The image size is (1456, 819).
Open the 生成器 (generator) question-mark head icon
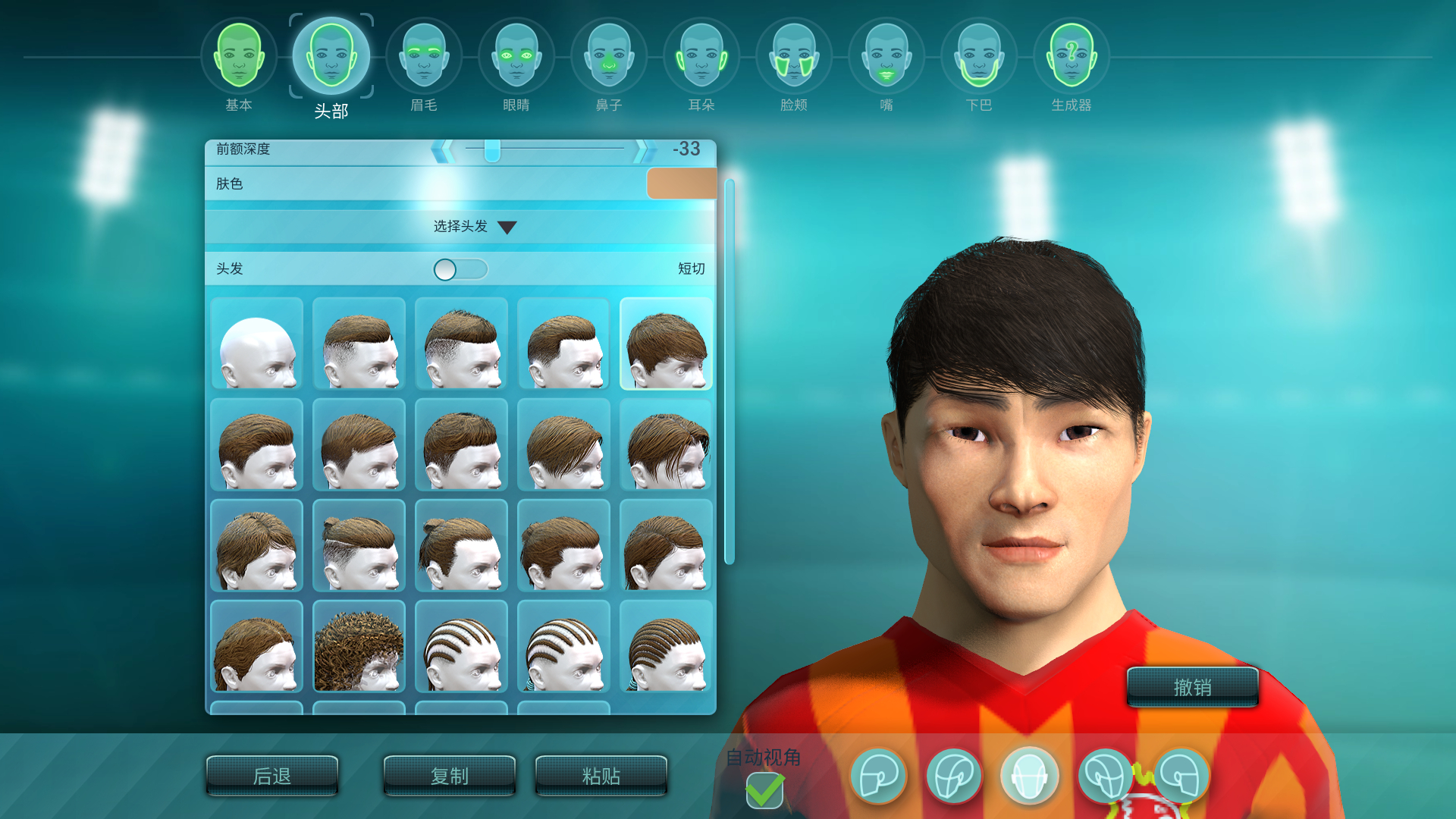pos(1070,57)
